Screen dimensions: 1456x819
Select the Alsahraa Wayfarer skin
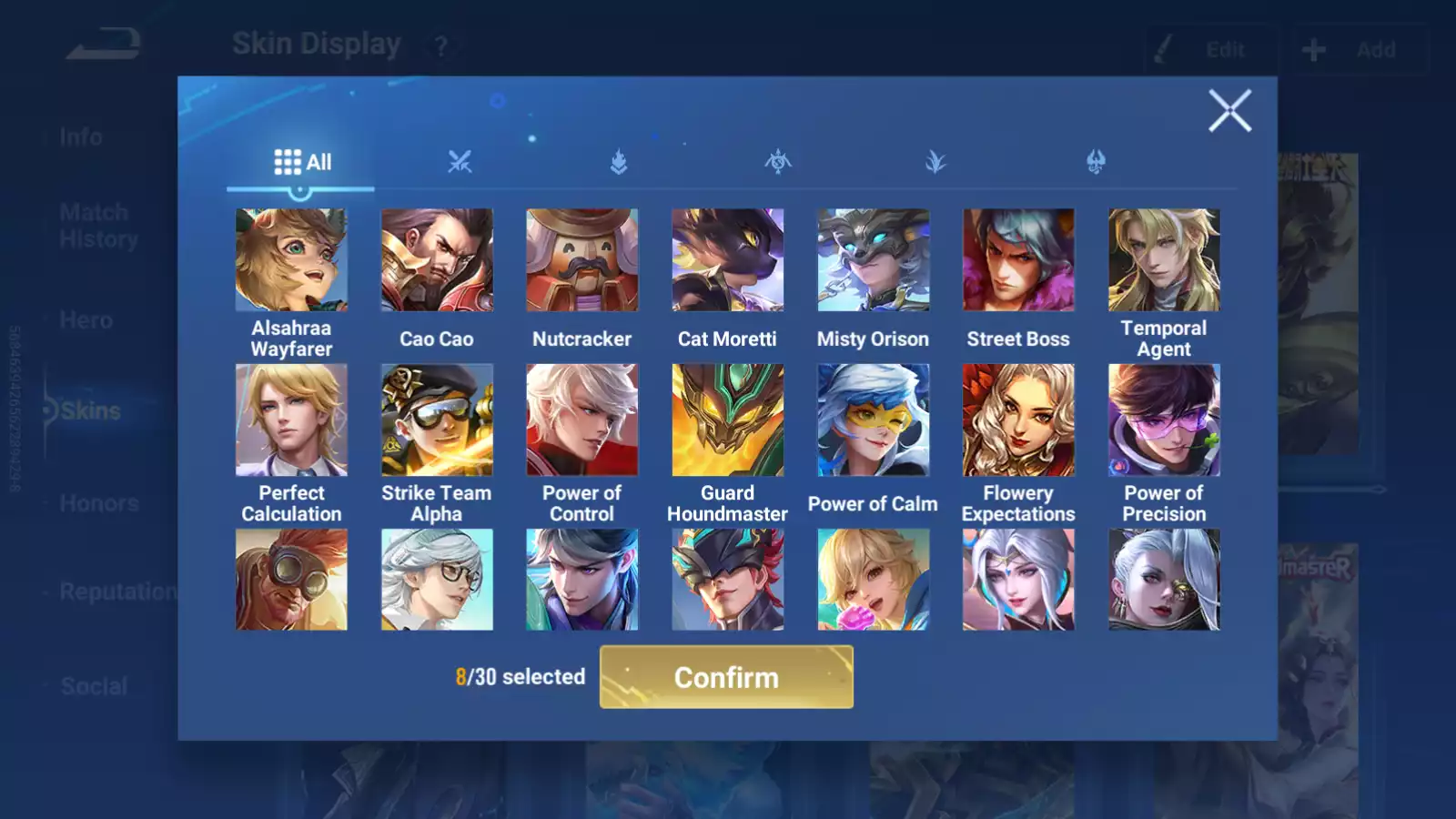pyautogui.click(x=291, y=260)
